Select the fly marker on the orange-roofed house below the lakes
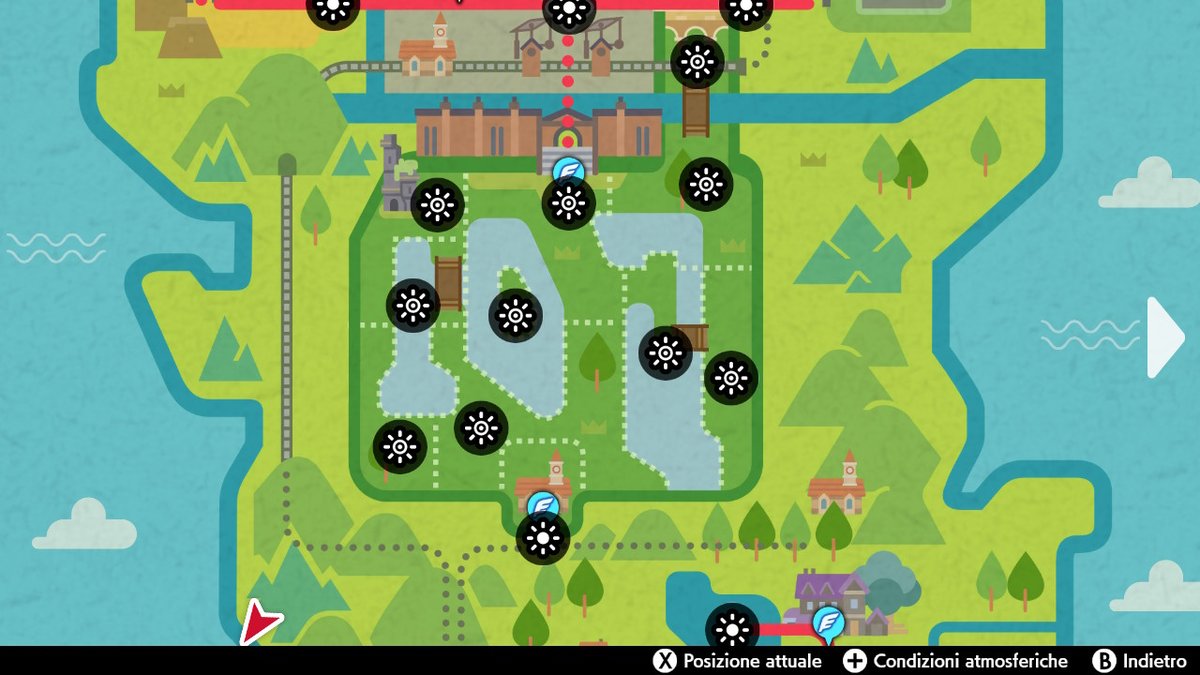The height and width of the screenshot is (675, 1200). pos(543,505)
